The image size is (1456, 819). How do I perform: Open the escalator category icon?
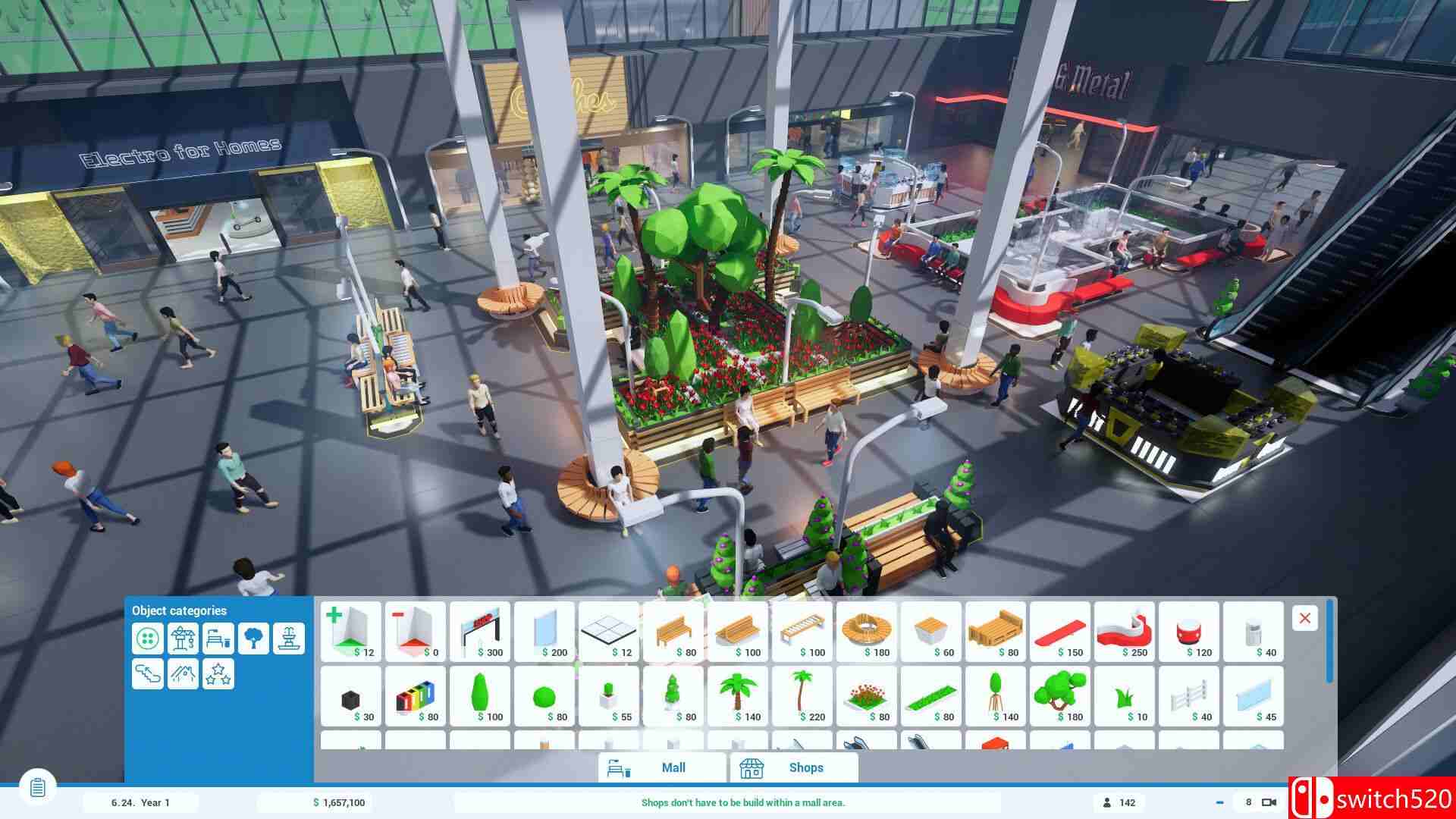pos(148,674)
